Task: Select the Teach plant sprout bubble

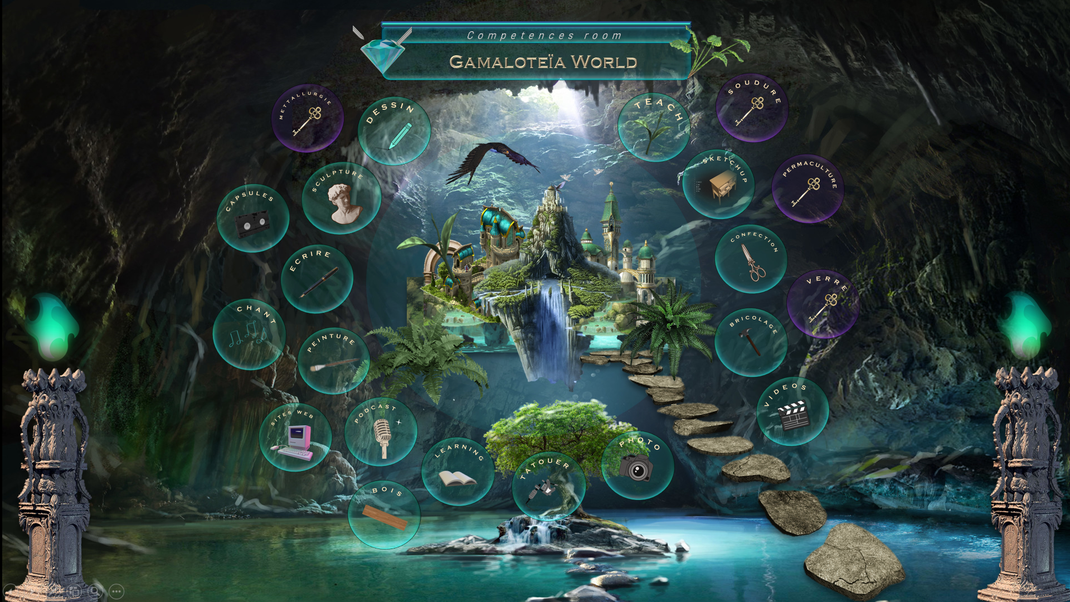Action: click(x=653, y=127)
